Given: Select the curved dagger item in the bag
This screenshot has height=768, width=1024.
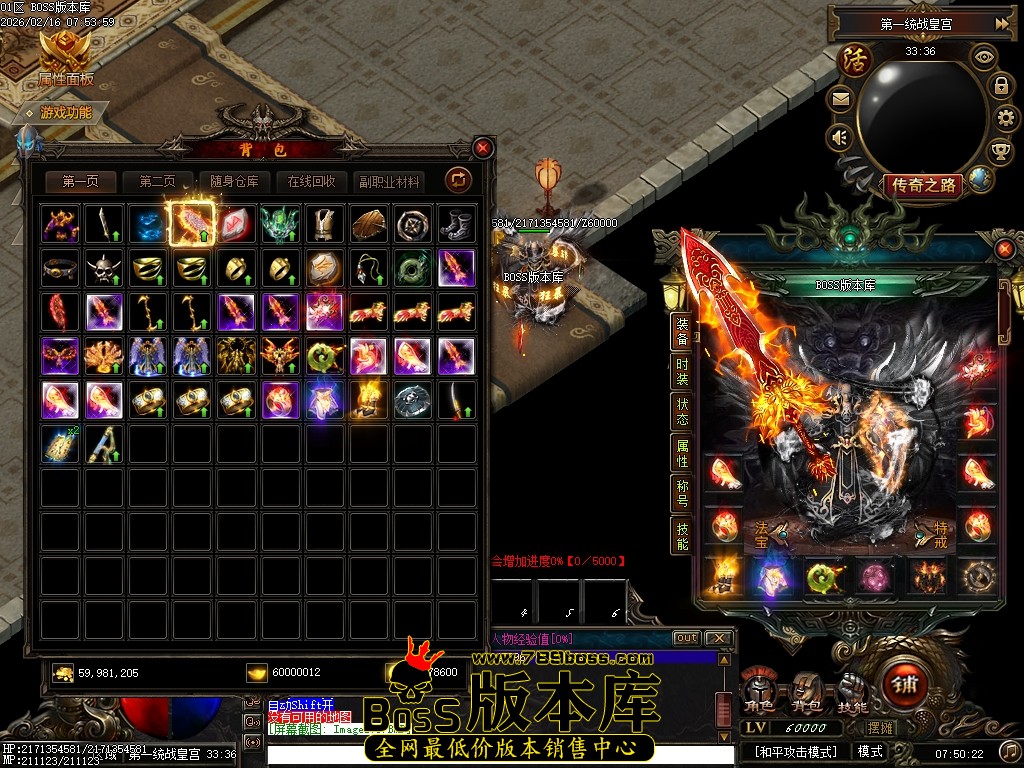Looking at the screenshot, I should tap(456, 400).
